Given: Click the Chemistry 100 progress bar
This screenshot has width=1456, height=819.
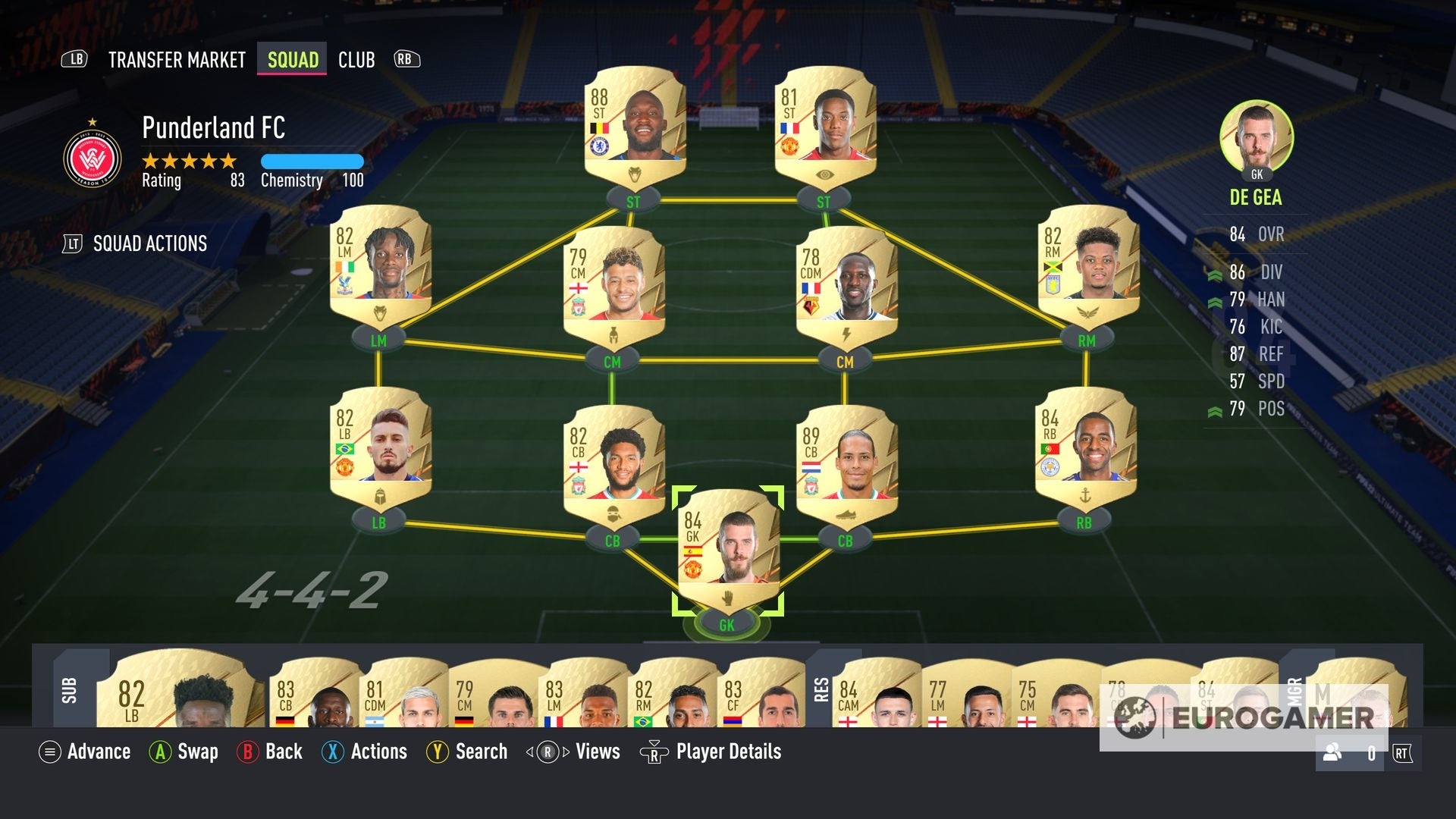Looking at the screenshot, I should [312, 162].
